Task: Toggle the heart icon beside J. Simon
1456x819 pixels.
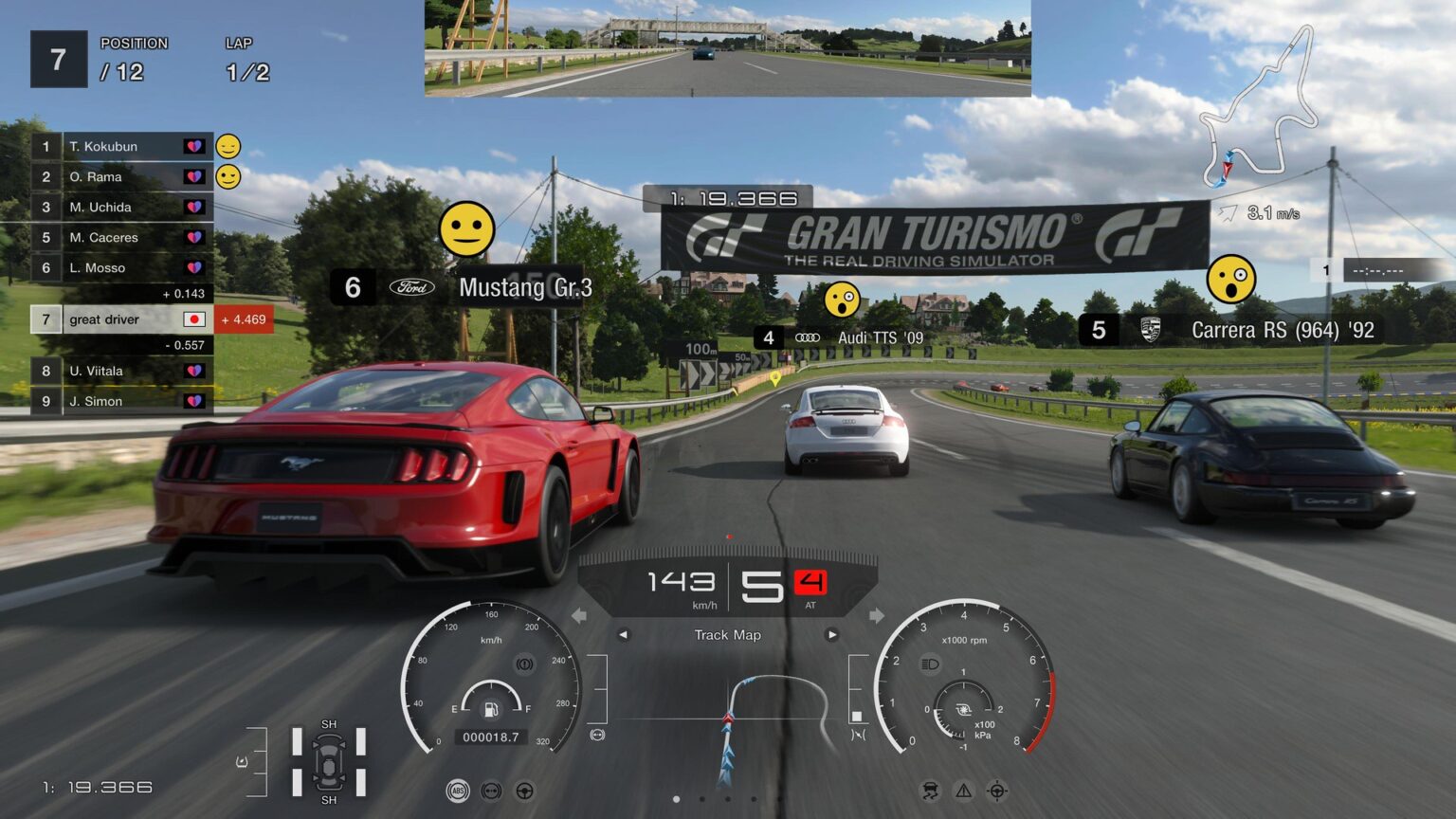Action: pyautogui.click(x=196, y=401)
